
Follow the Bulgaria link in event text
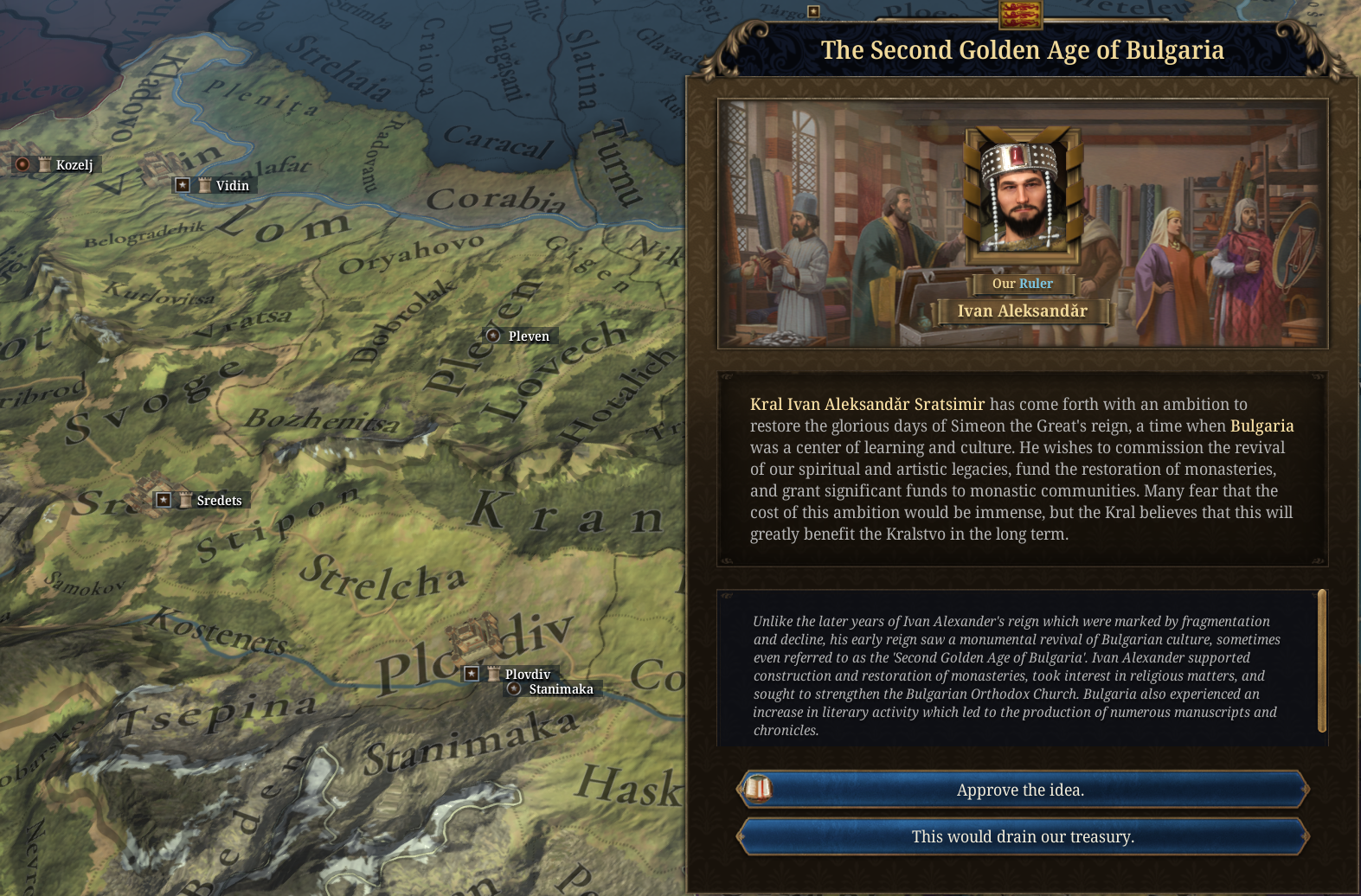pyautogui.click(x=1261, y=426)
